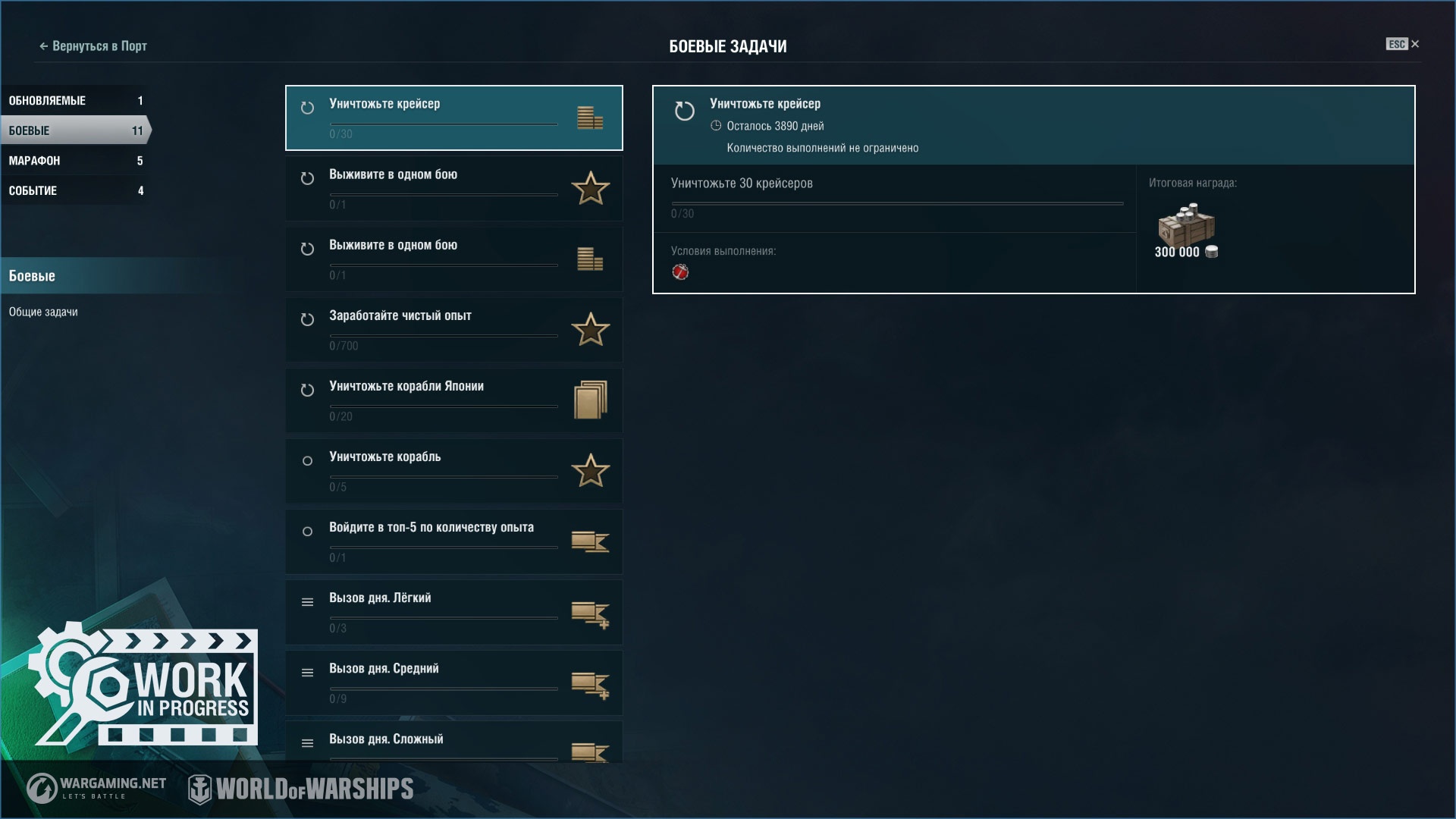The width and height of the screenshot is (1456, 819).
Task: Show the СОБЫТИЕ tab
Action: click(74, 190)
